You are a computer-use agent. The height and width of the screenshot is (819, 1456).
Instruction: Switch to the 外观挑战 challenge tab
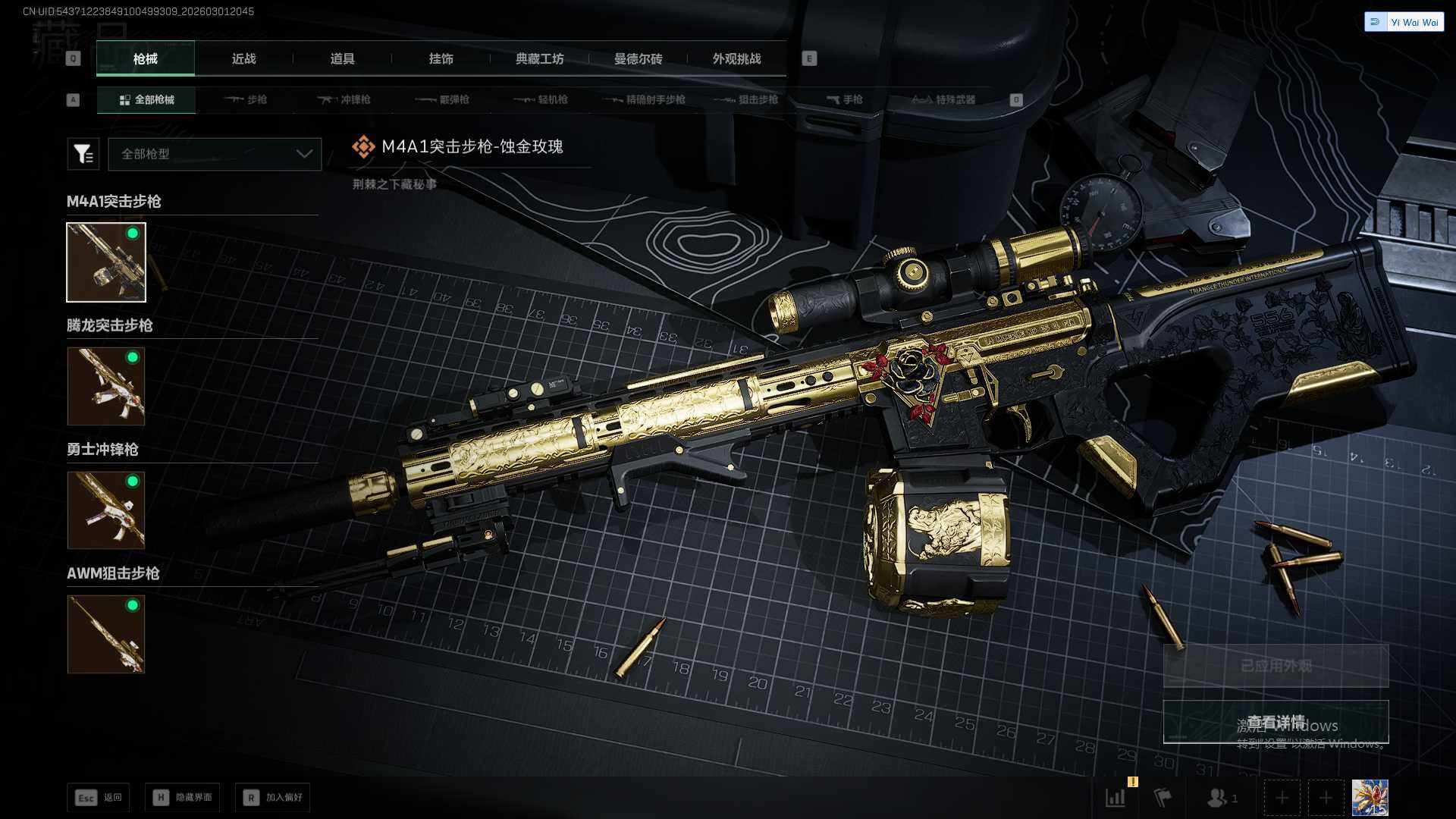[x=736, y=58]
